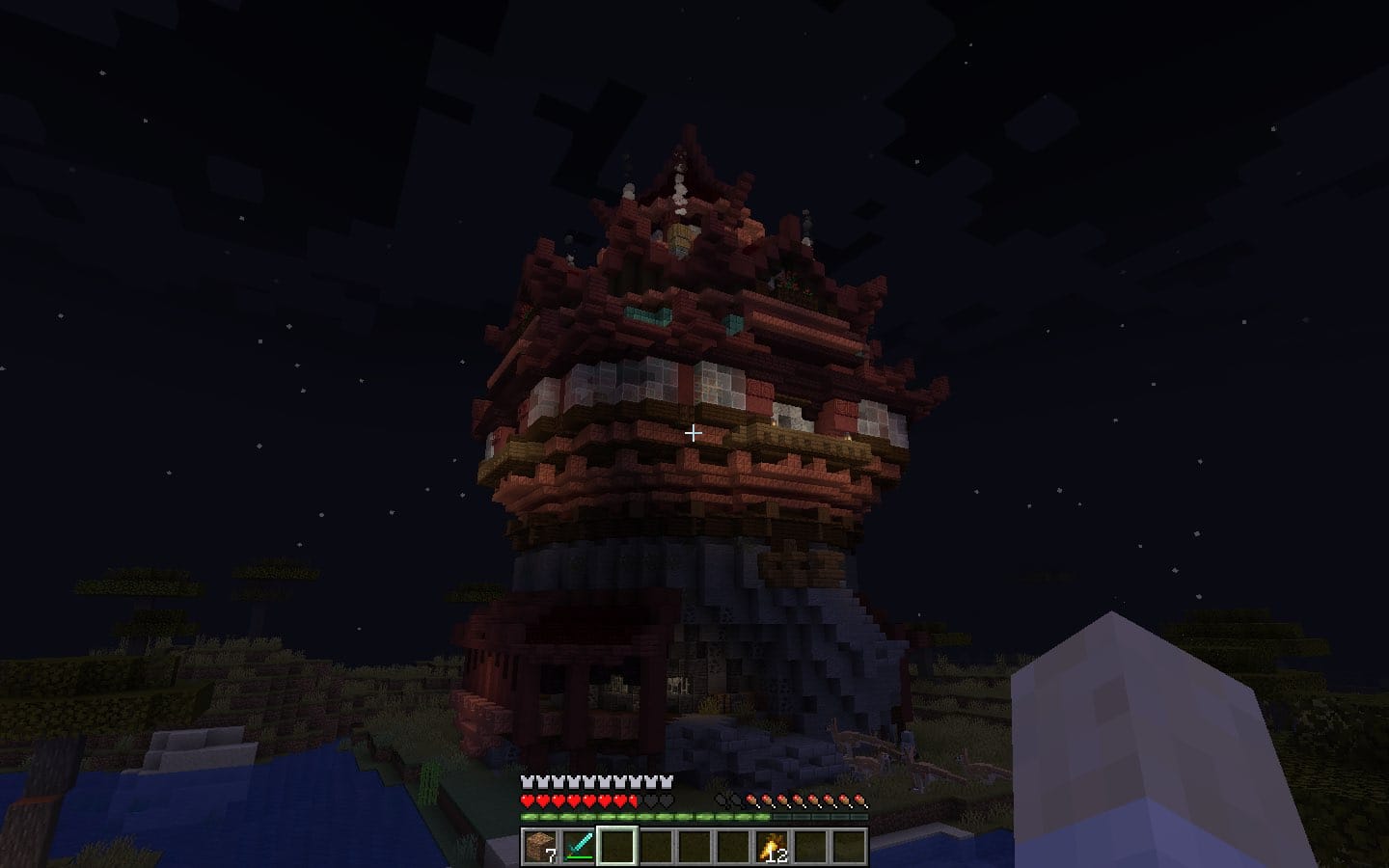This screenshot has width=1389, height=868.
Task: Click the ninth hotbar slot
Action: 850,845
